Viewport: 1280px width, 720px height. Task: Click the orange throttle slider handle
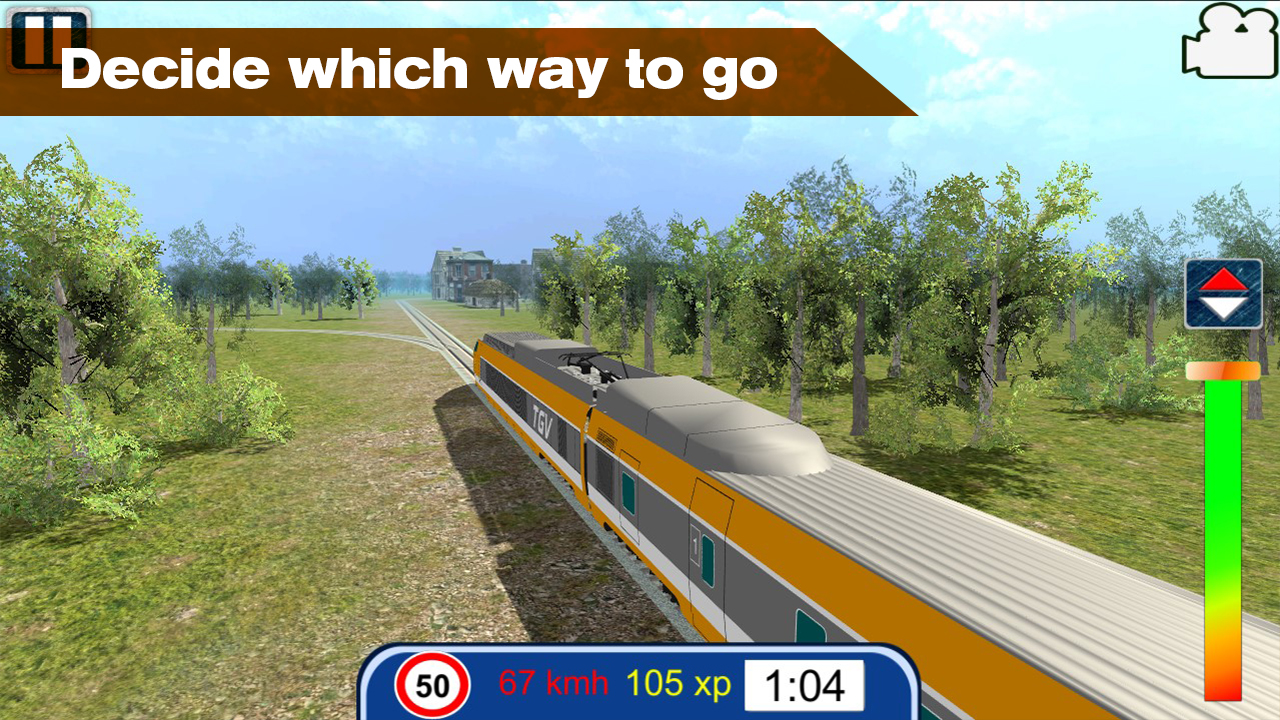[x=1221, y=369]
